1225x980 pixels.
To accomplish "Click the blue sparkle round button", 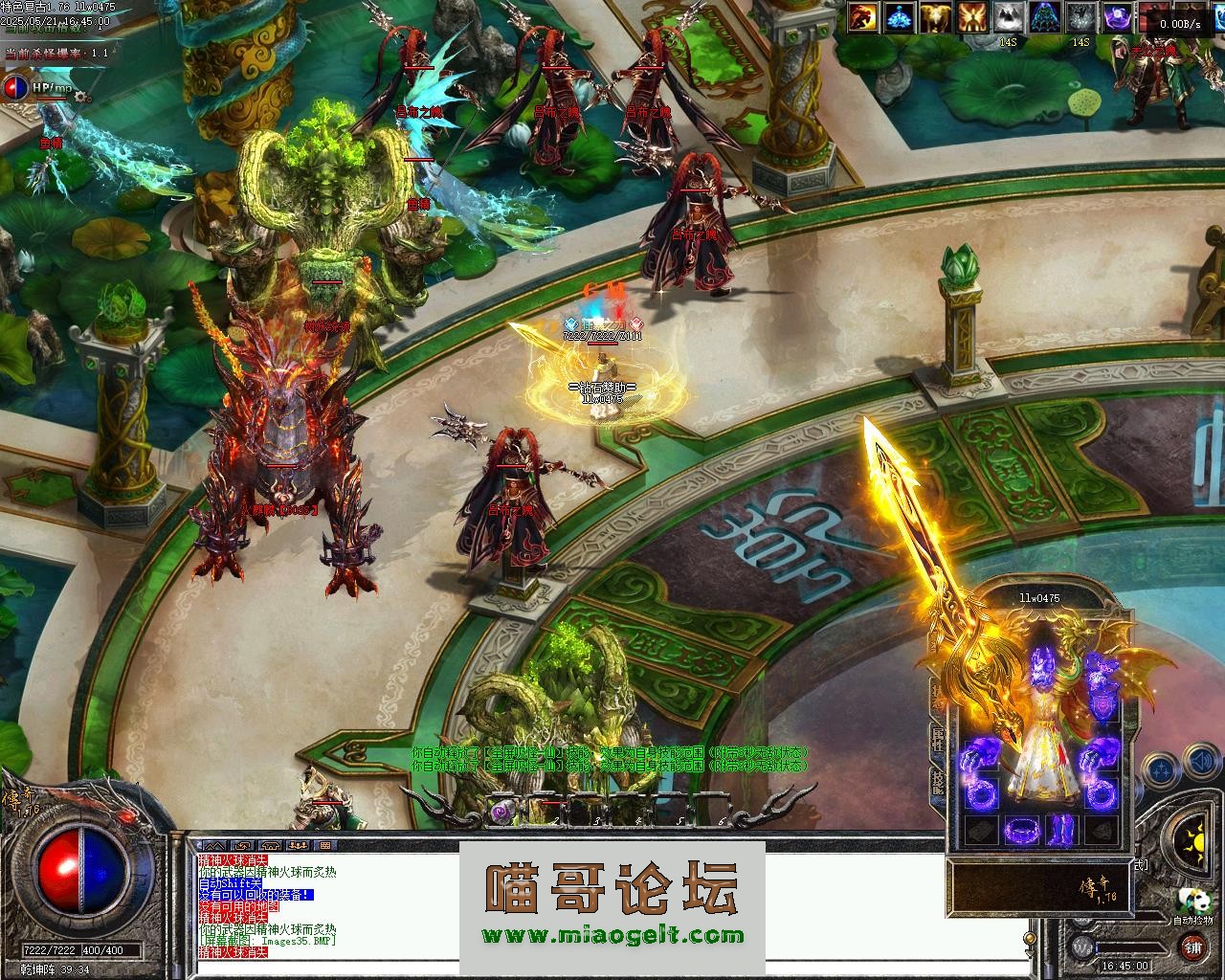I will point(1160,768).
